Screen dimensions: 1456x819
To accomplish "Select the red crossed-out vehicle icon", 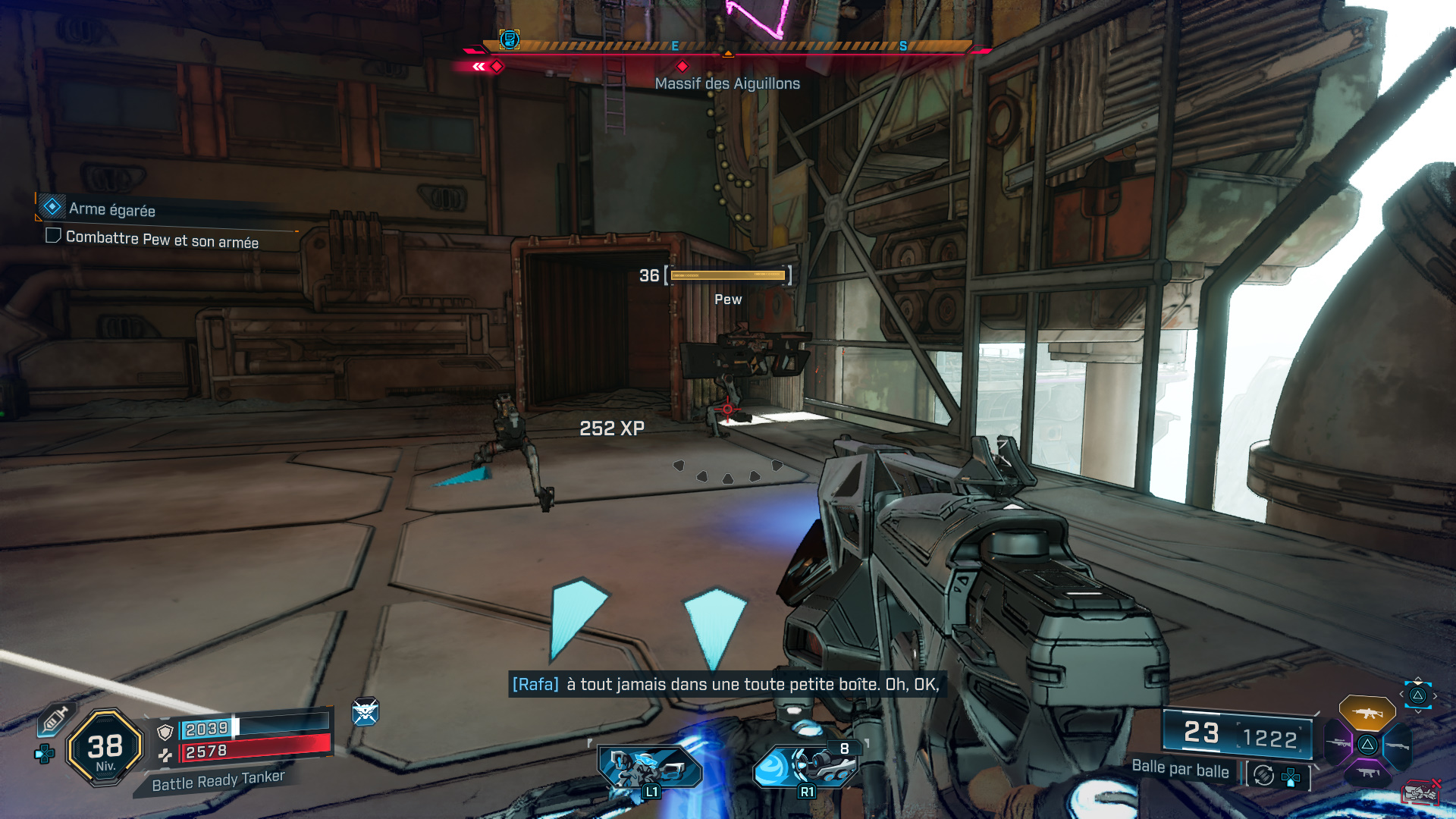I will 1421,792.
